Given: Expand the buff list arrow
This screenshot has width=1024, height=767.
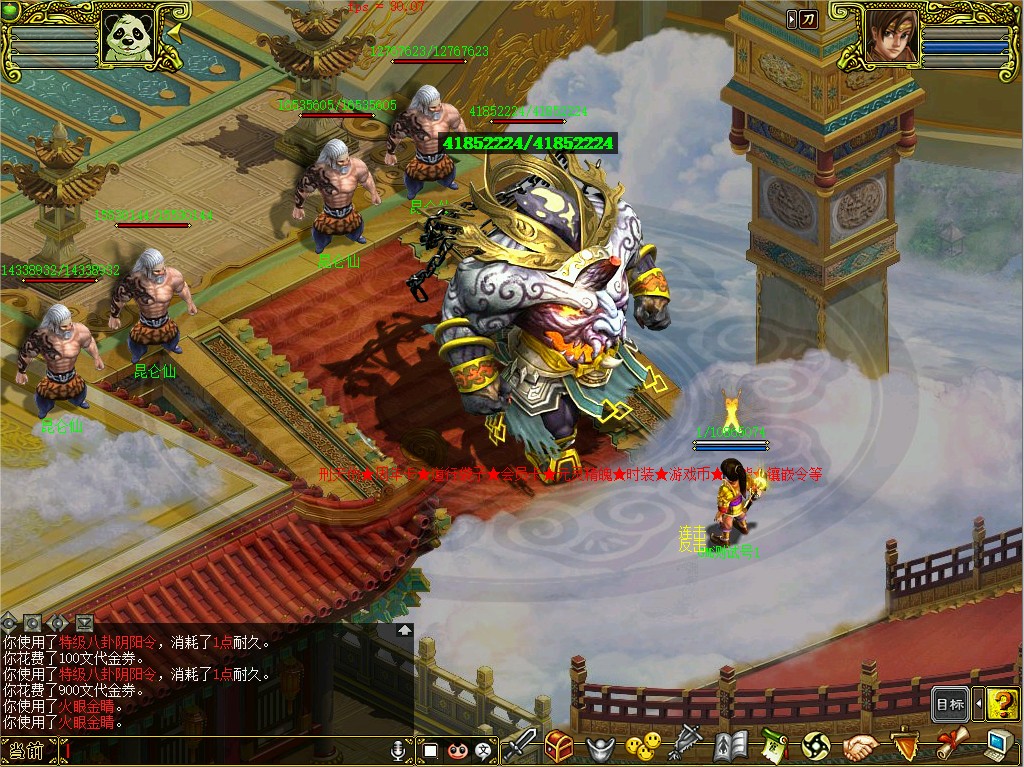Looking at the screenshot, I should pyautogui.click(x=791, y=18).
